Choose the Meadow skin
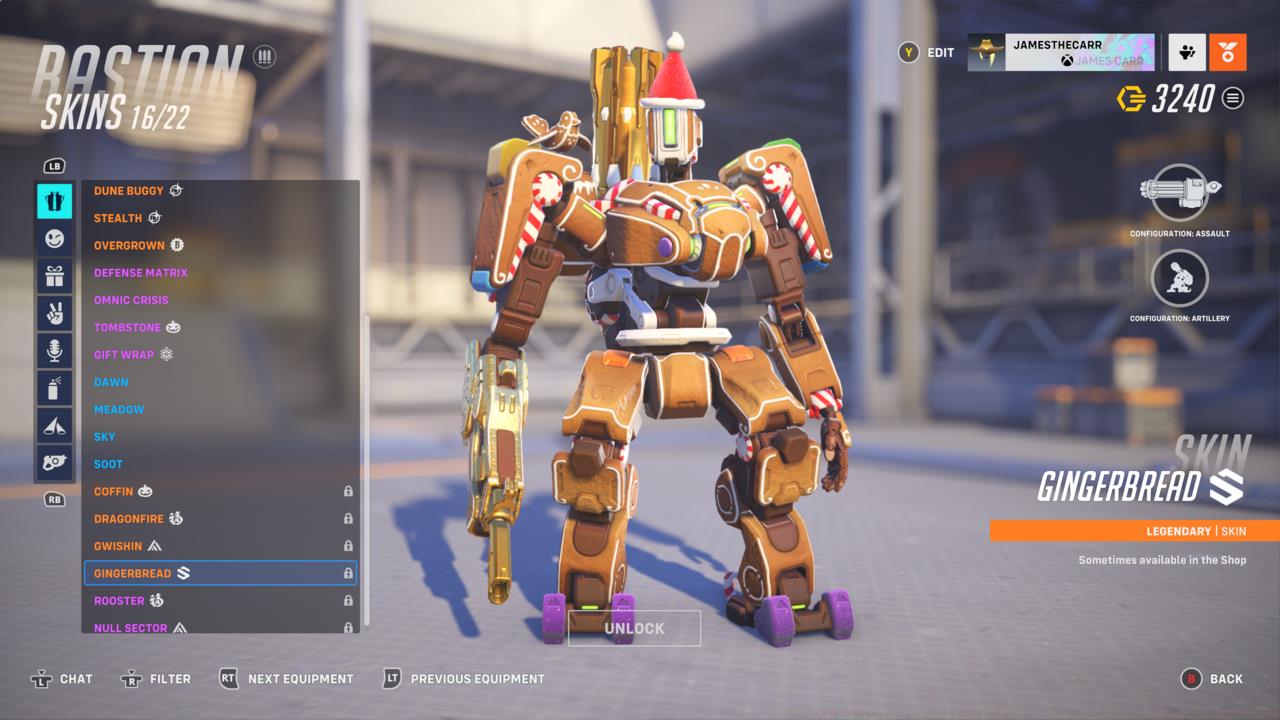Viewport: 1280px width, 720px height. click(x=119, y=409)
